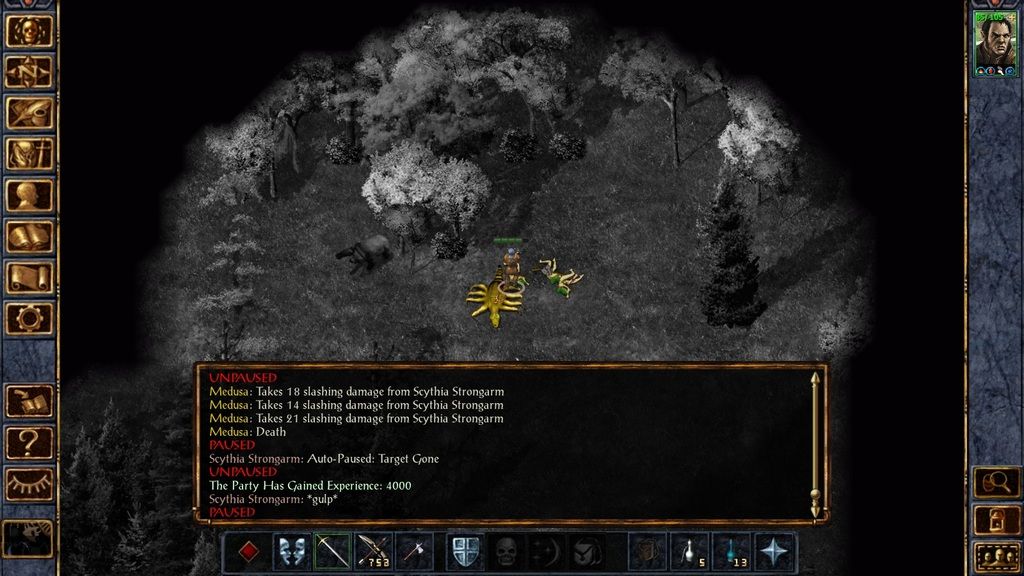Open the journal with quill icon
This screenshot has height=576, width=1024.
tap(30, 113)
